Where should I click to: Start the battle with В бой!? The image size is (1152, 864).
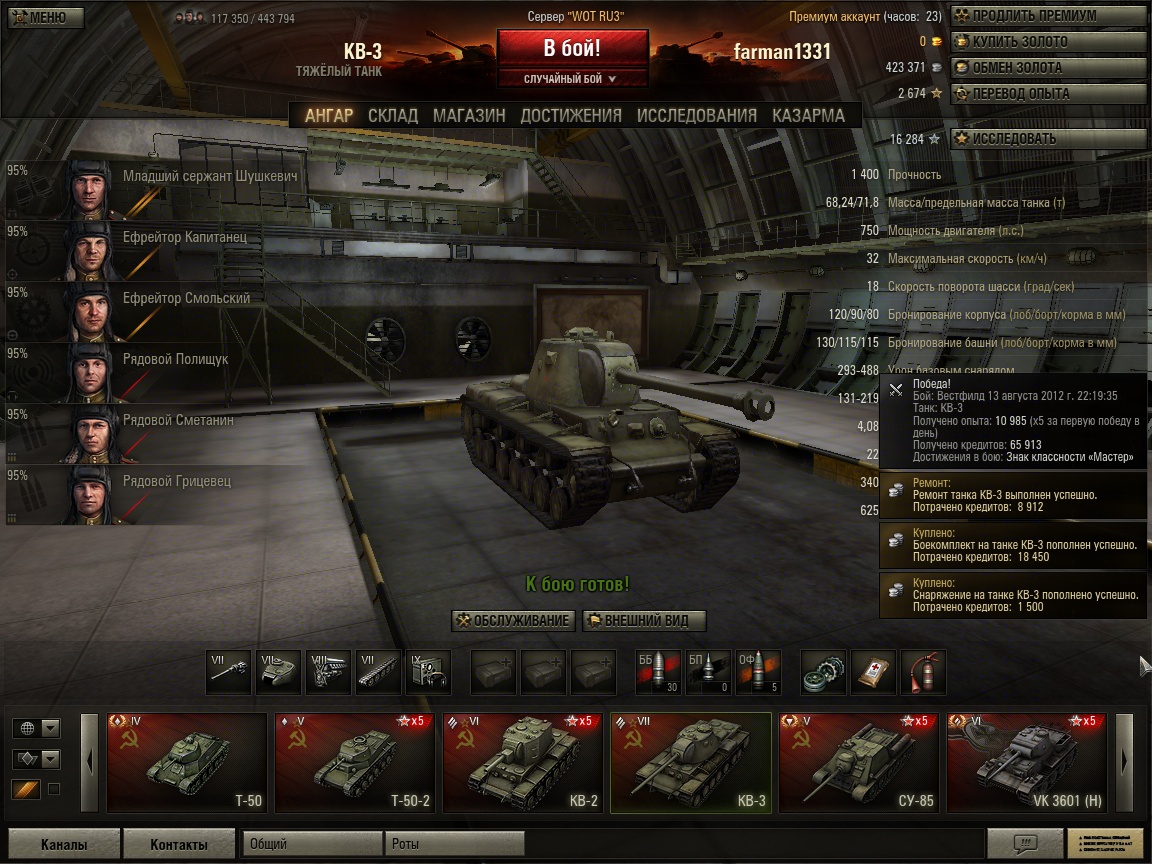572,49
